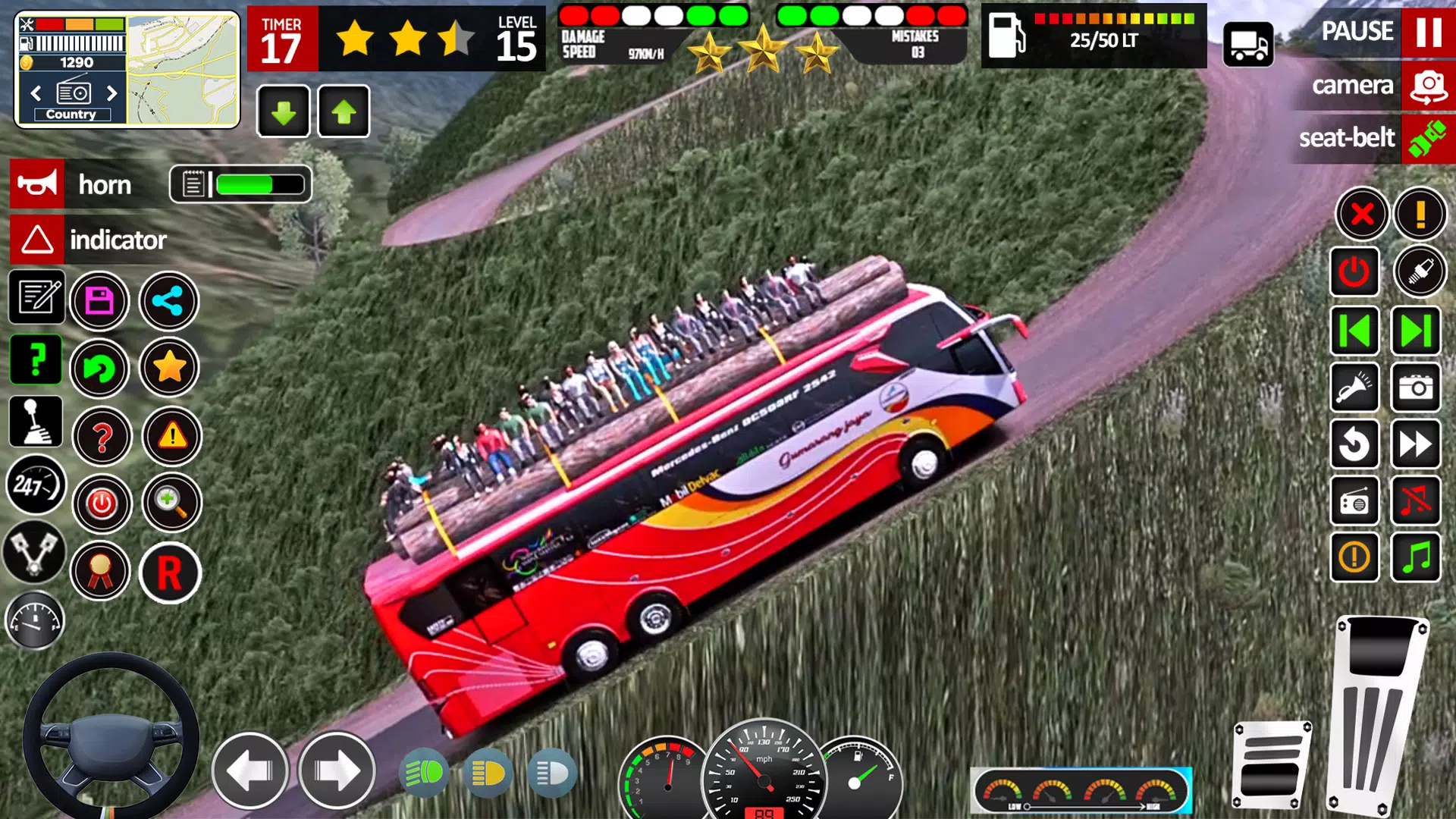1456x819 pixels.
Task: Activate the hazard indicator triangle
Action: (x=37, y=240)
